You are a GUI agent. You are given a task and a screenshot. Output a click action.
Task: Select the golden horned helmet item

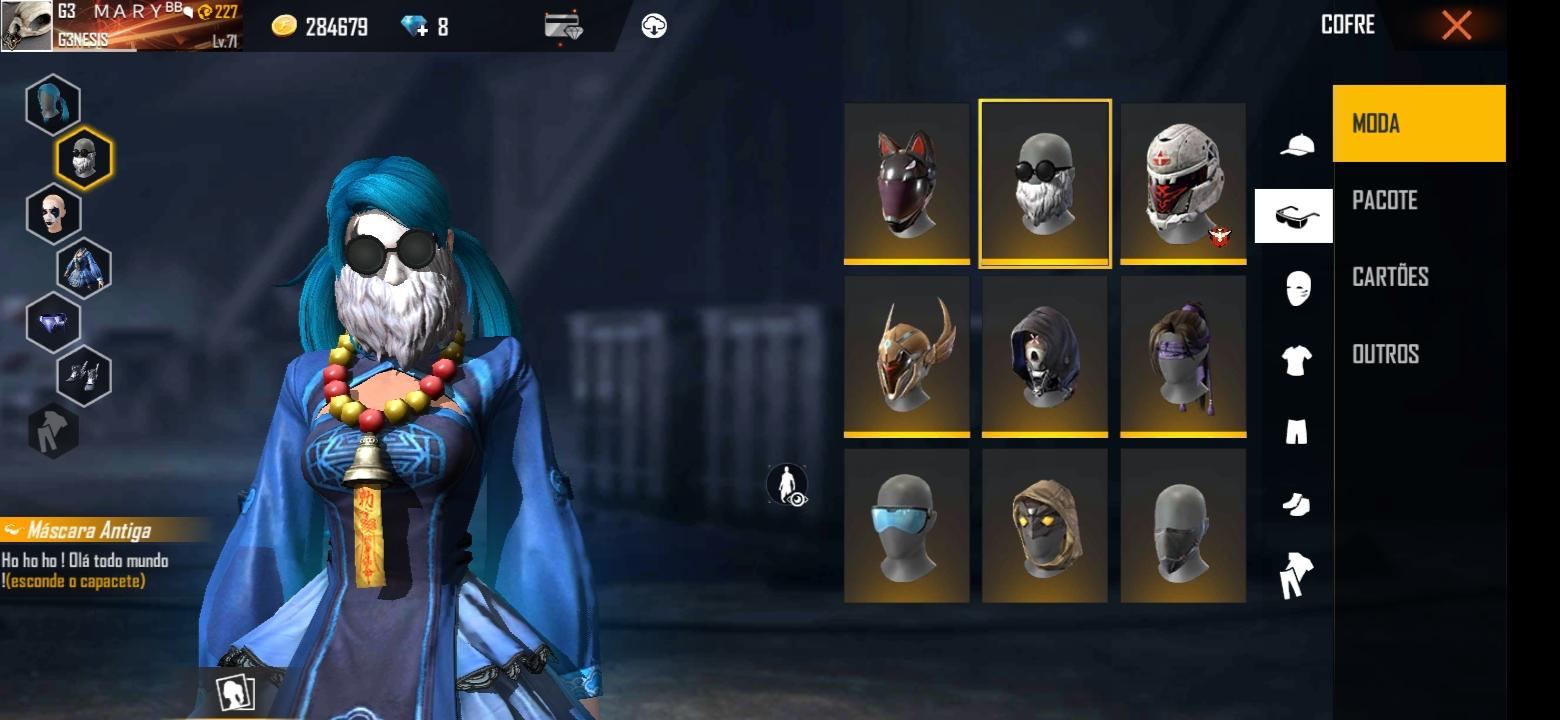(x=906, y=356)
